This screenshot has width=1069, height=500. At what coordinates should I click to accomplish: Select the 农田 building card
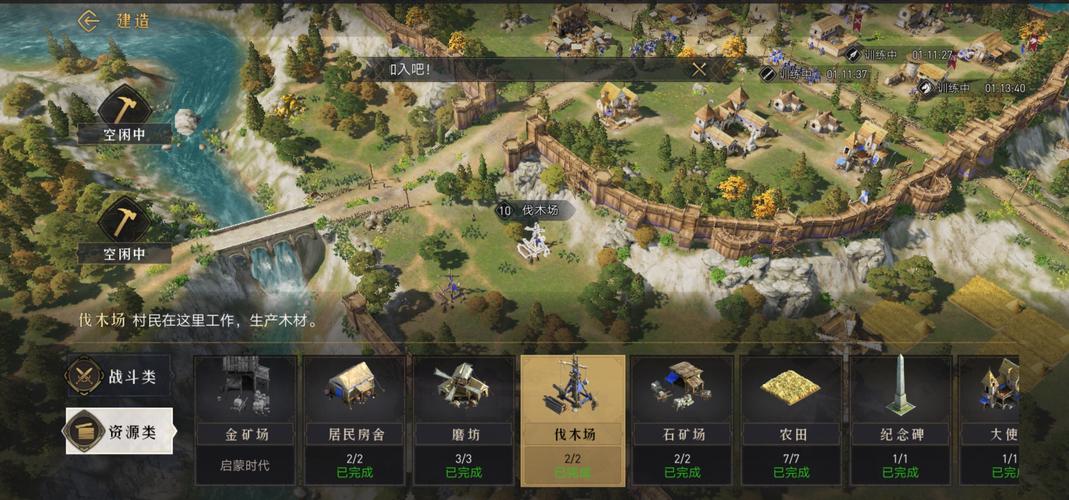tap(791, 419)
